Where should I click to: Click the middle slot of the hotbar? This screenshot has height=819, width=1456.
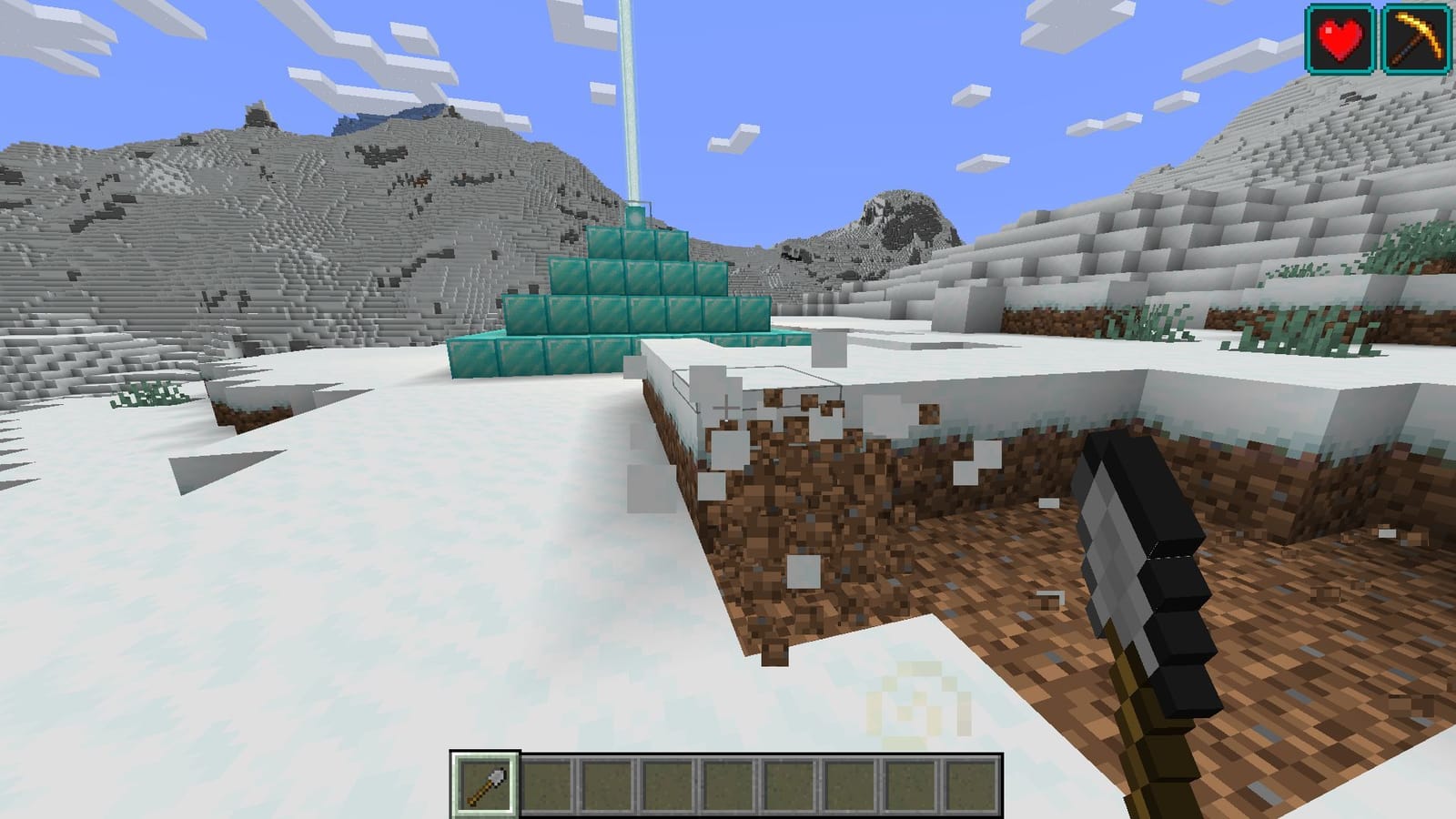click(728, 781)
